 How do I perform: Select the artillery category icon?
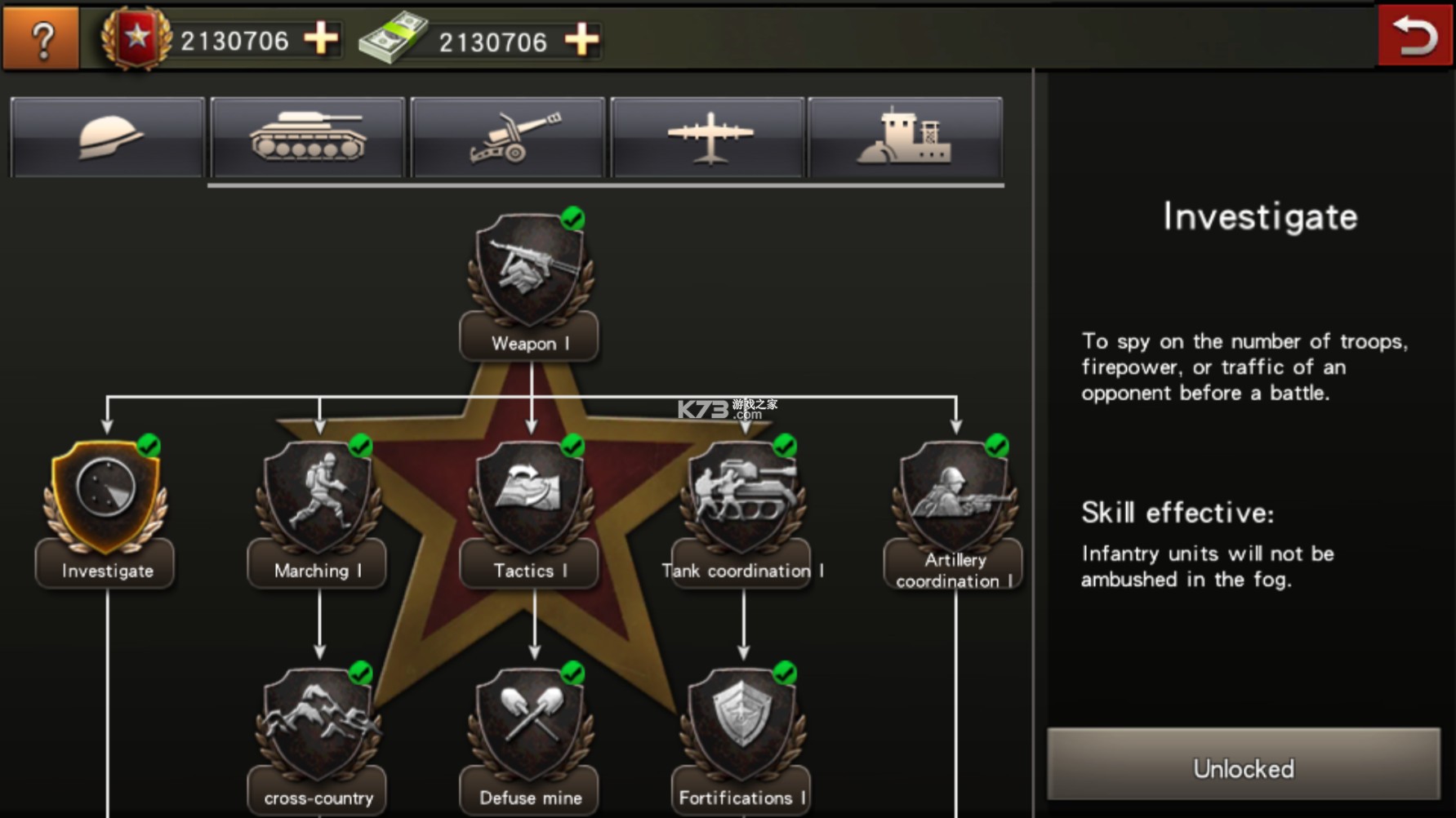coord(506,136)
